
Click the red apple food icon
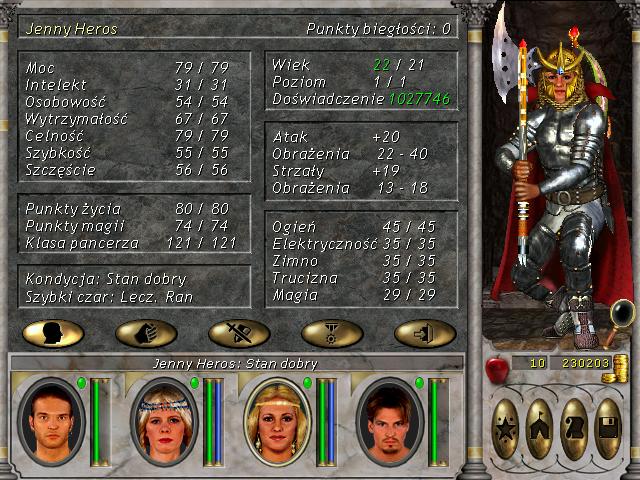[497, 368]
